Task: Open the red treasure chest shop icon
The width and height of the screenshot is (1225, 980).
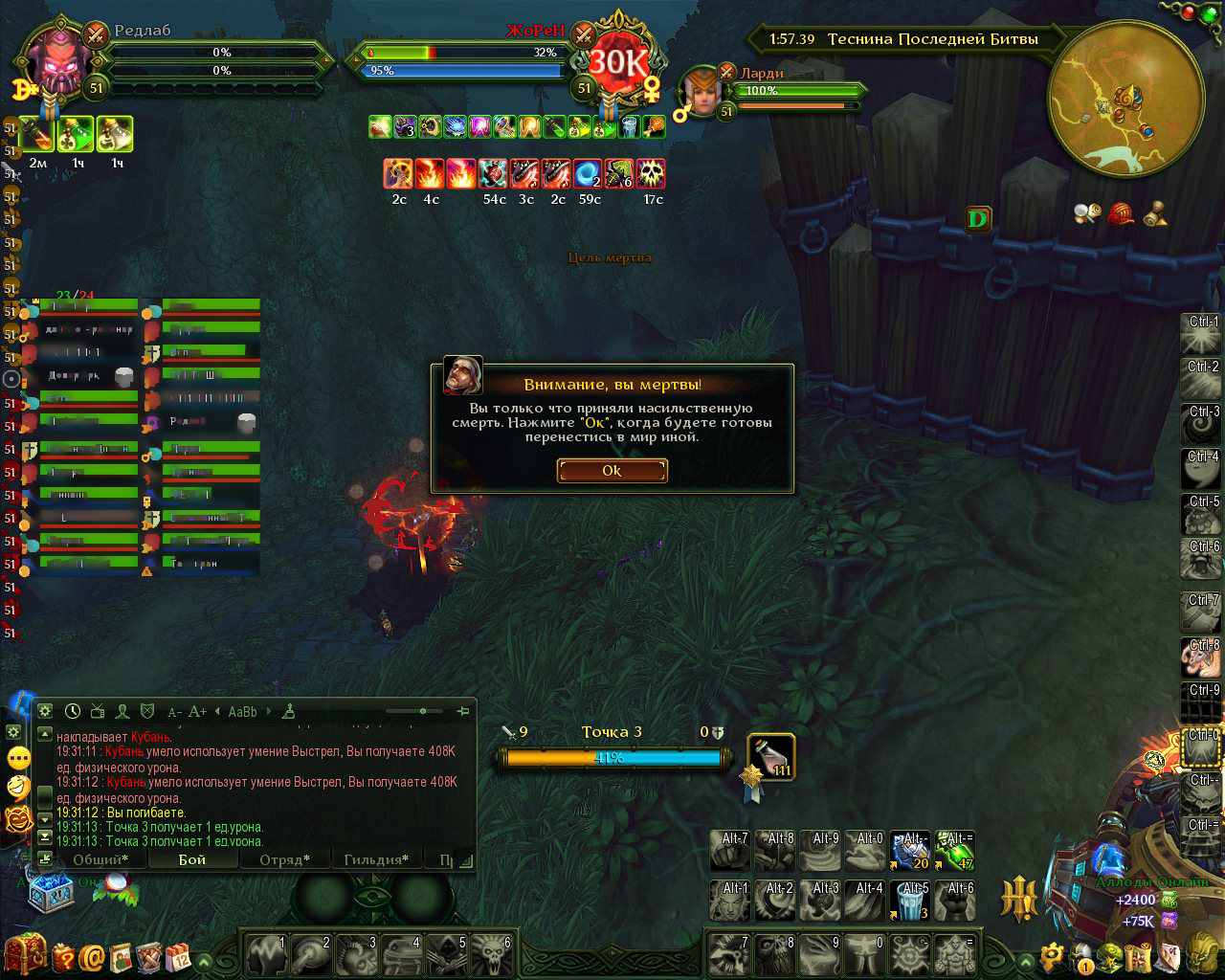Action: [25, 955]
